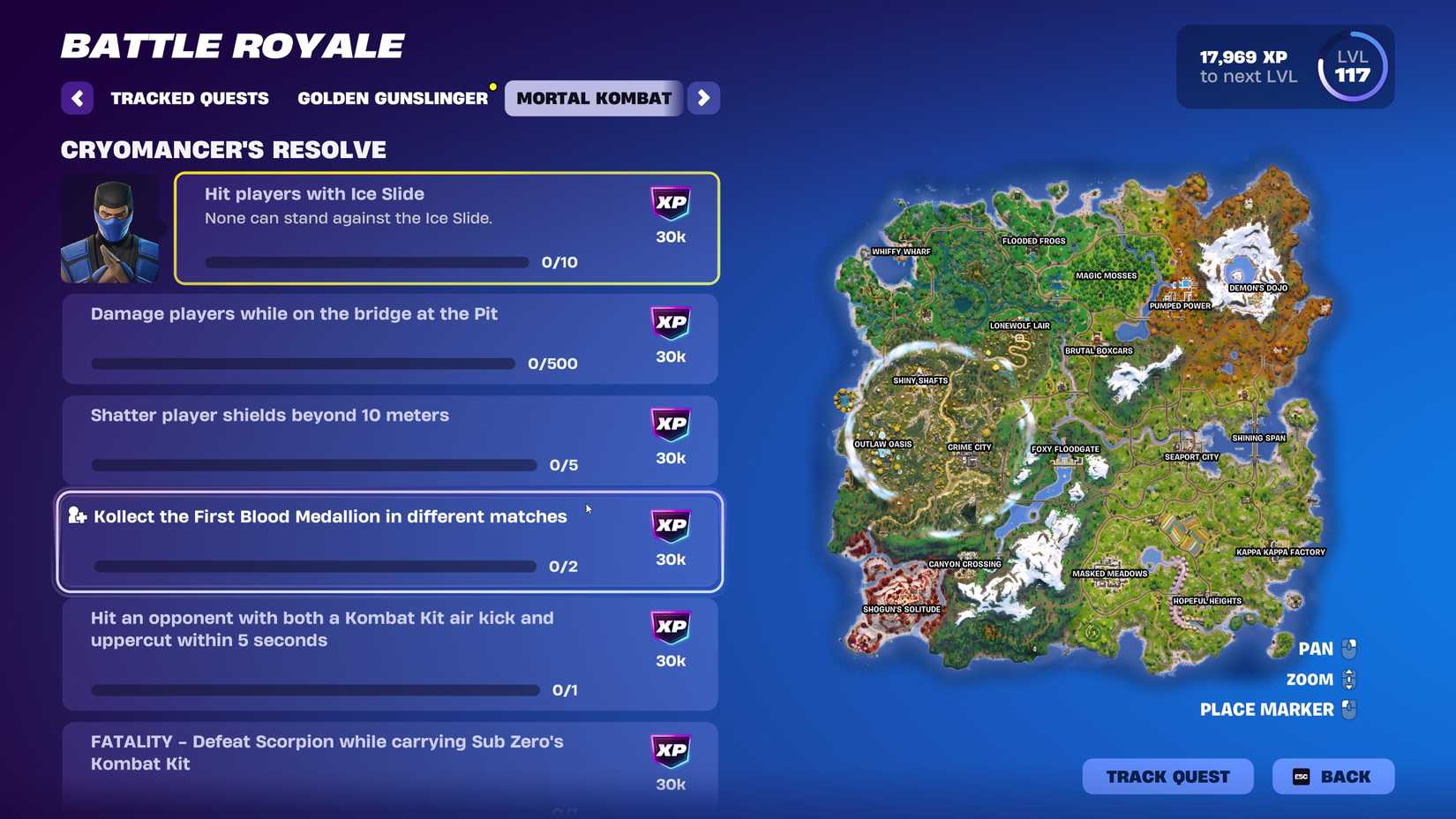Click the Ice Slide quest progress bar
1456x819 pixels.
tap(366, 262)
